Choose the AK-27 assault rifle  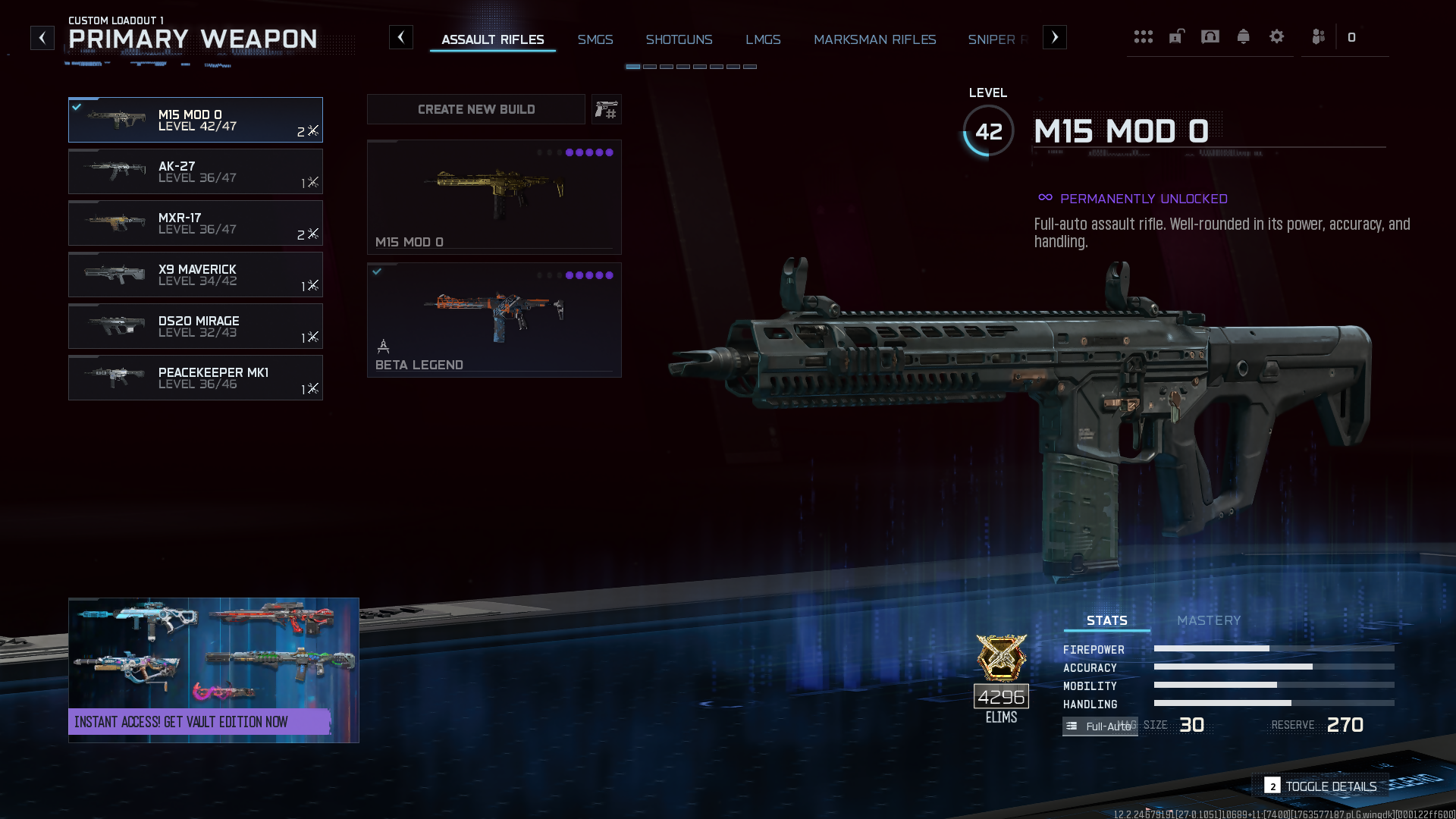tap(195, 171)
